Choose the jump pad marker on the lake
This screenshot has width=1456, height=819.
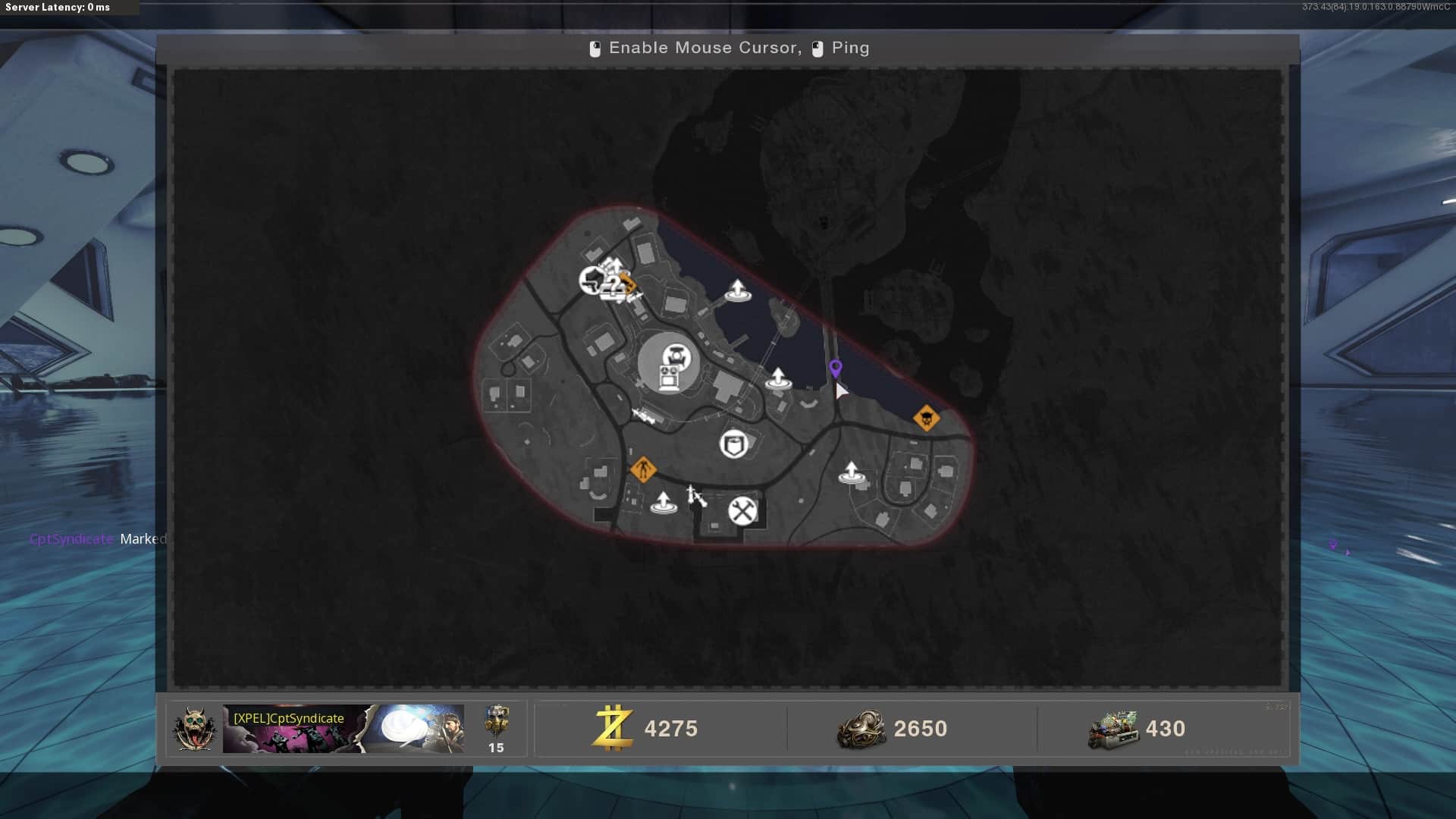tap(737, 290)
